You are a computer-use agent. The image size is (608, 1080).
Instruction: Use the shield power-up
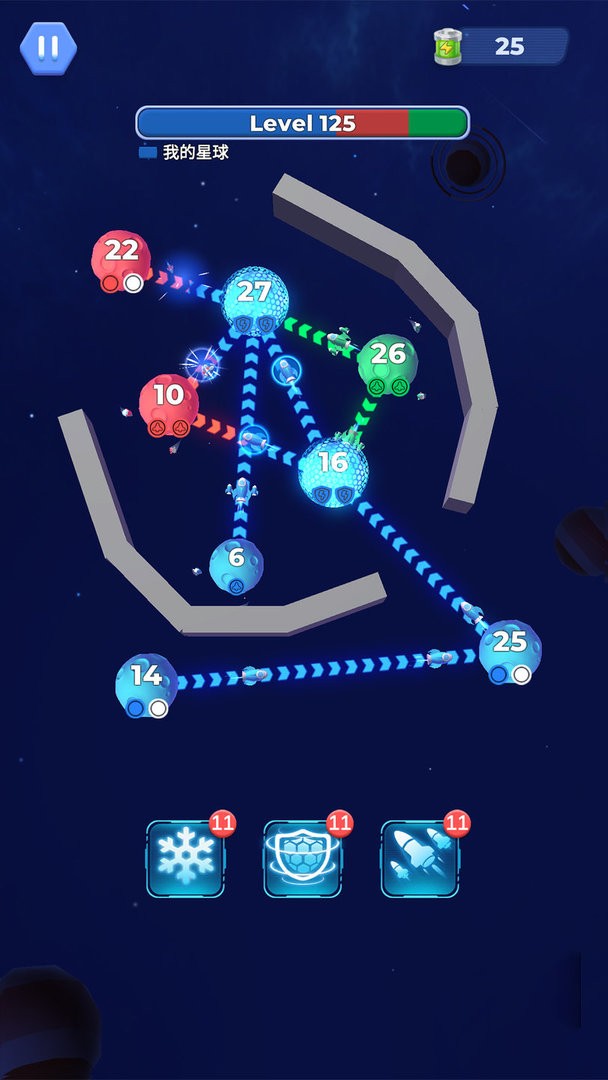click(x=302, y=859)
